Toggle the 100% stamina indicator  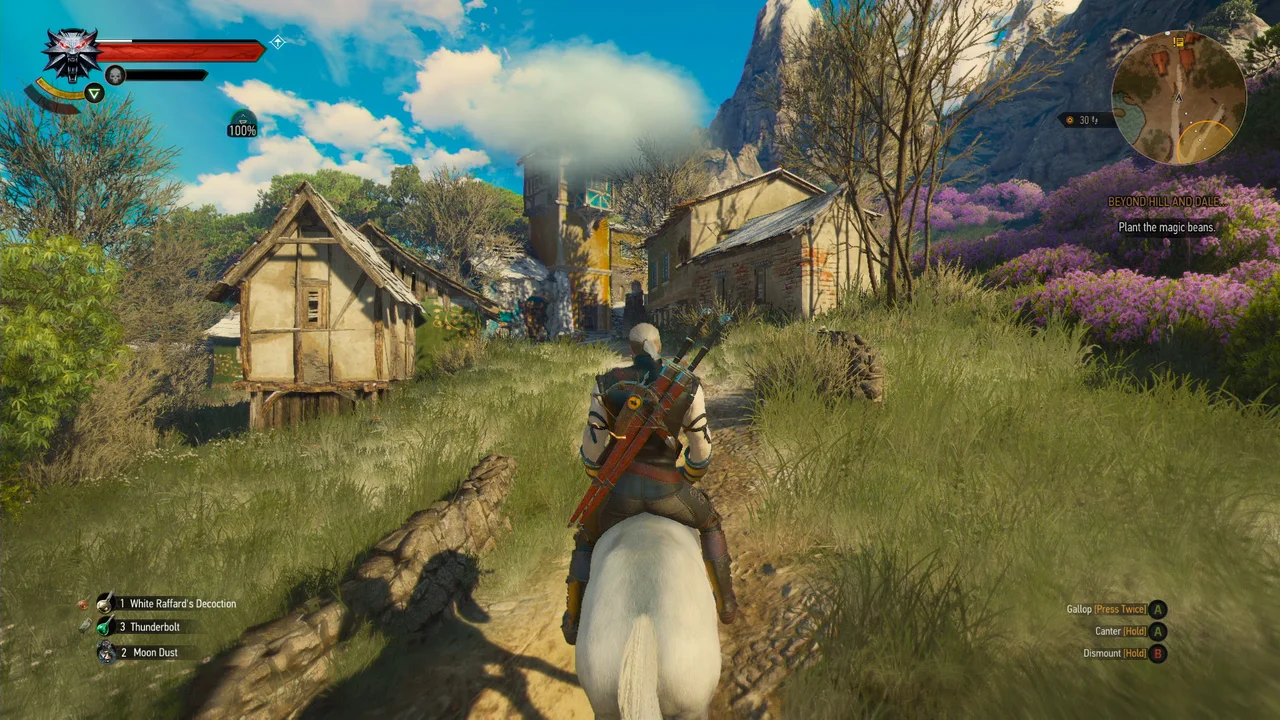click(x=242, y=129)
